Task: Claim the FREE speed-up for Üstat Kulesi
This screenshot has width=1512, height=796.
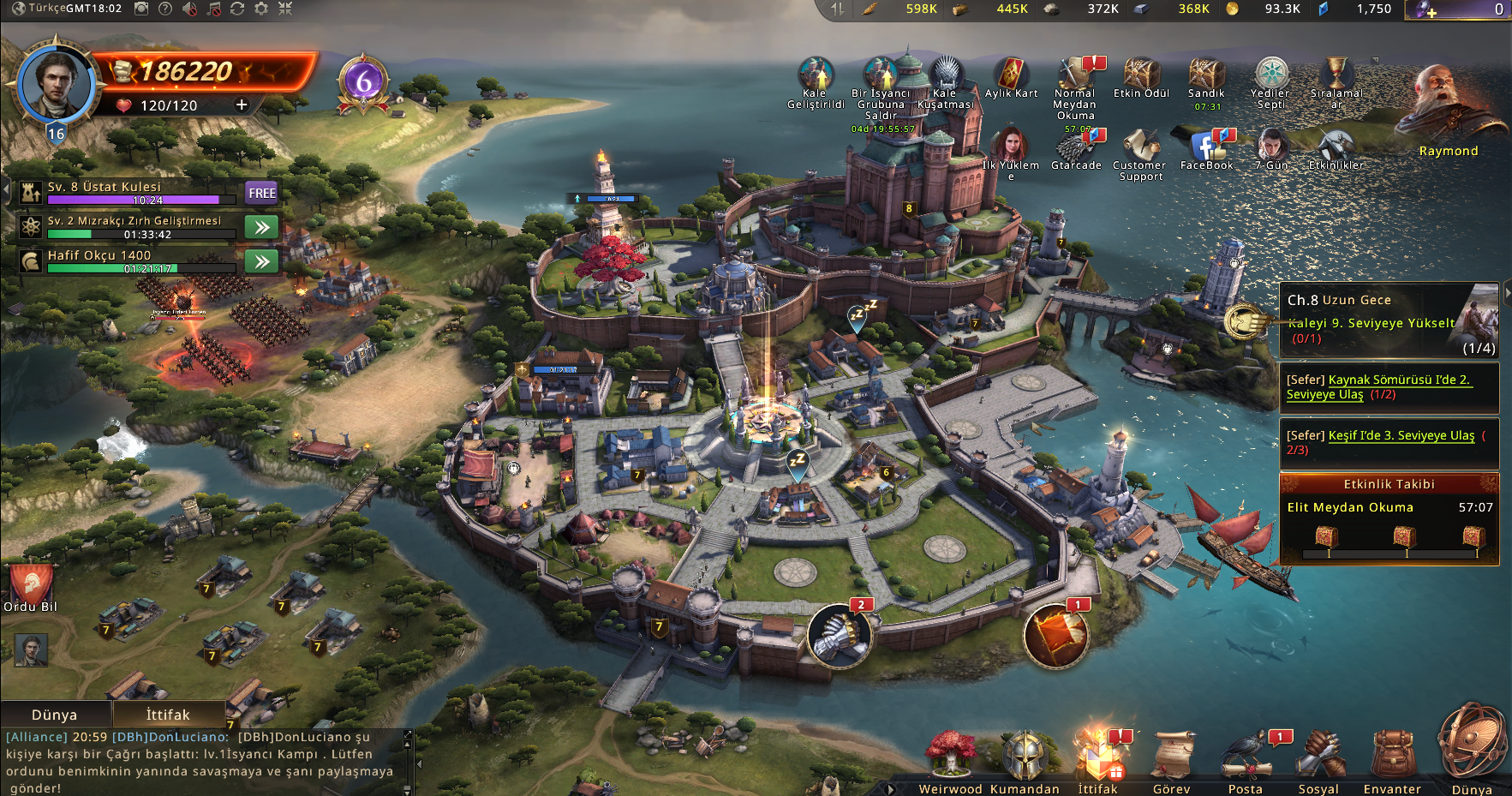Action: click(x=262, y=193)
